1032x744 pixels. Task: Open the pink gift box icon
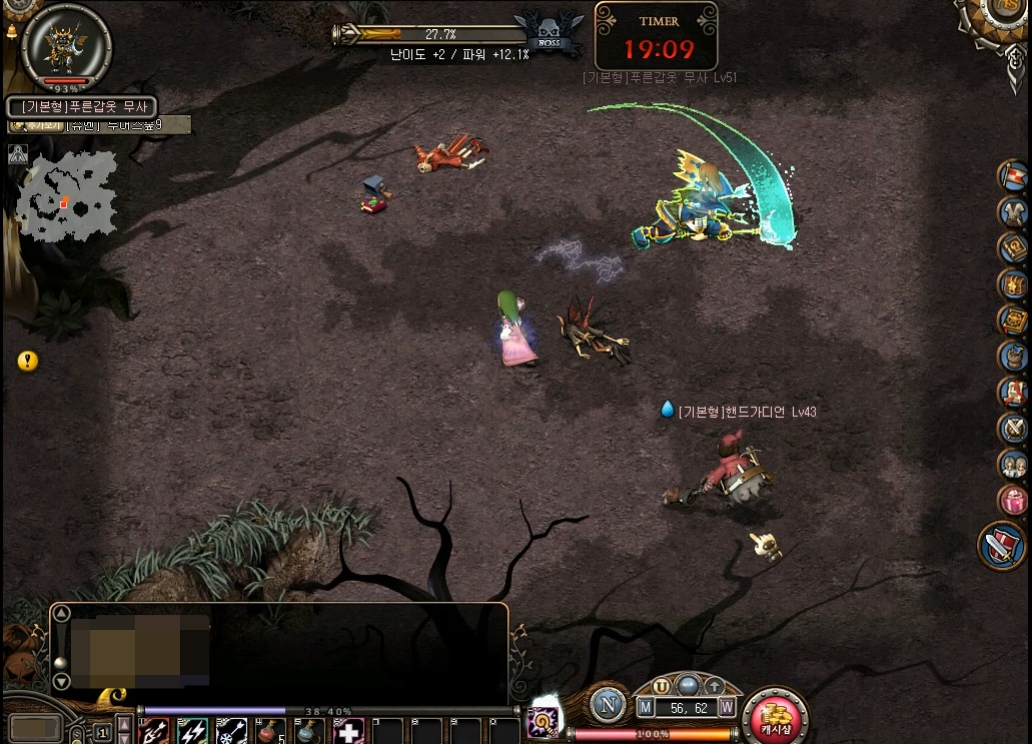pos(1013,500)
